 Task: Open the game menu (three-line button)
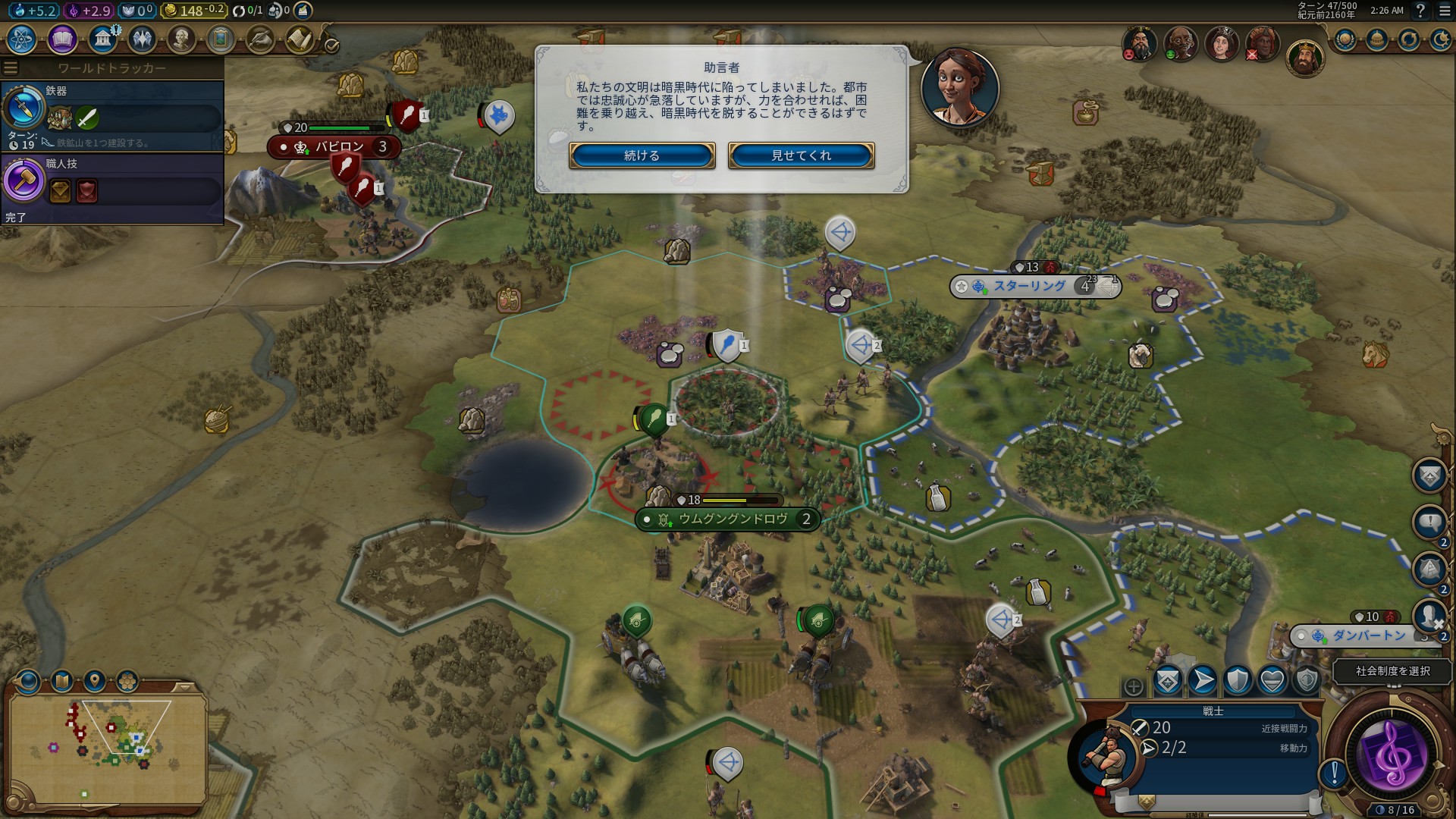(1444, 11)
